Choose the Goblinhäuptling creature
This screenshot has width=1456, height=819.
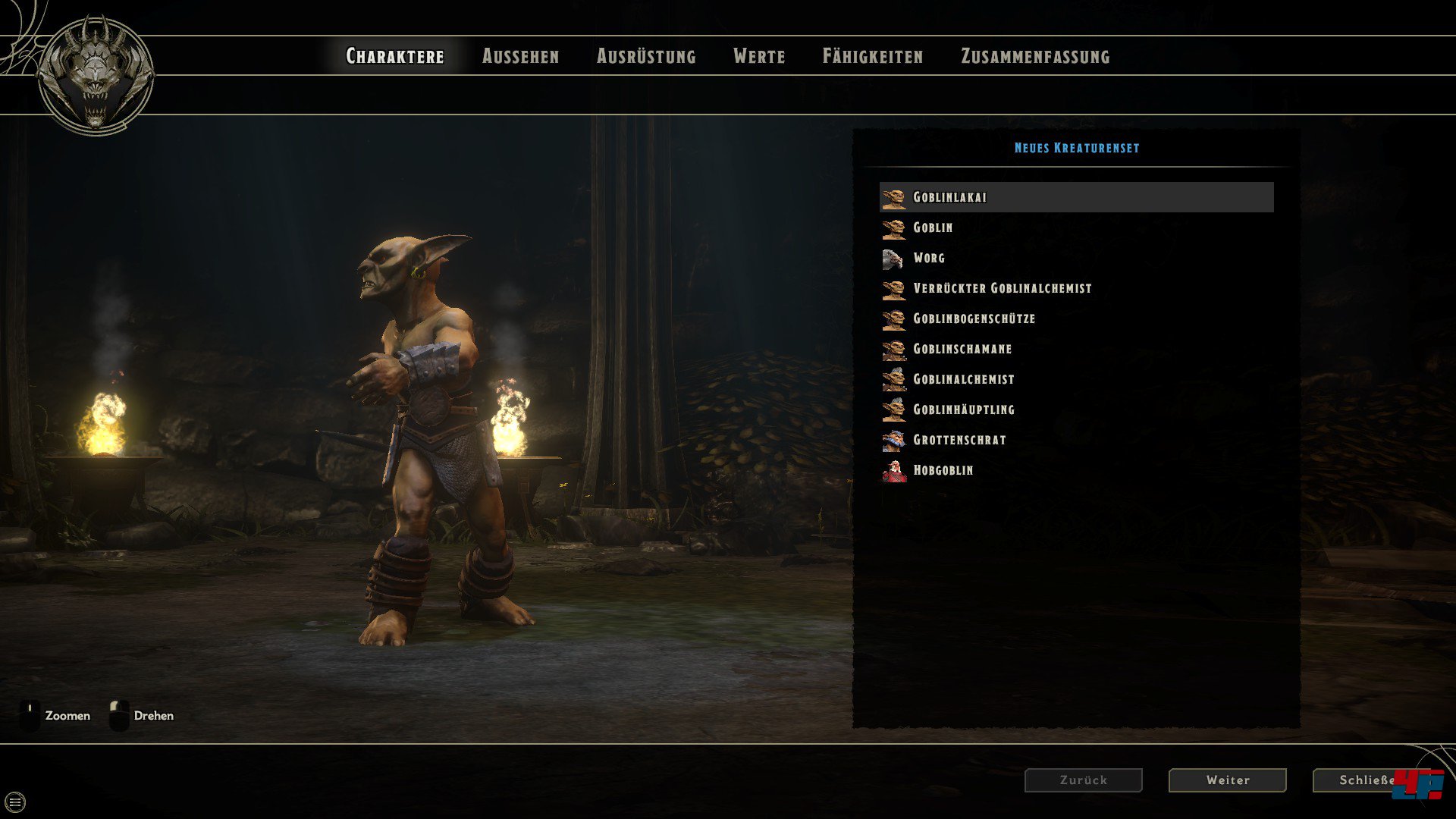click(x=963, y=409)
